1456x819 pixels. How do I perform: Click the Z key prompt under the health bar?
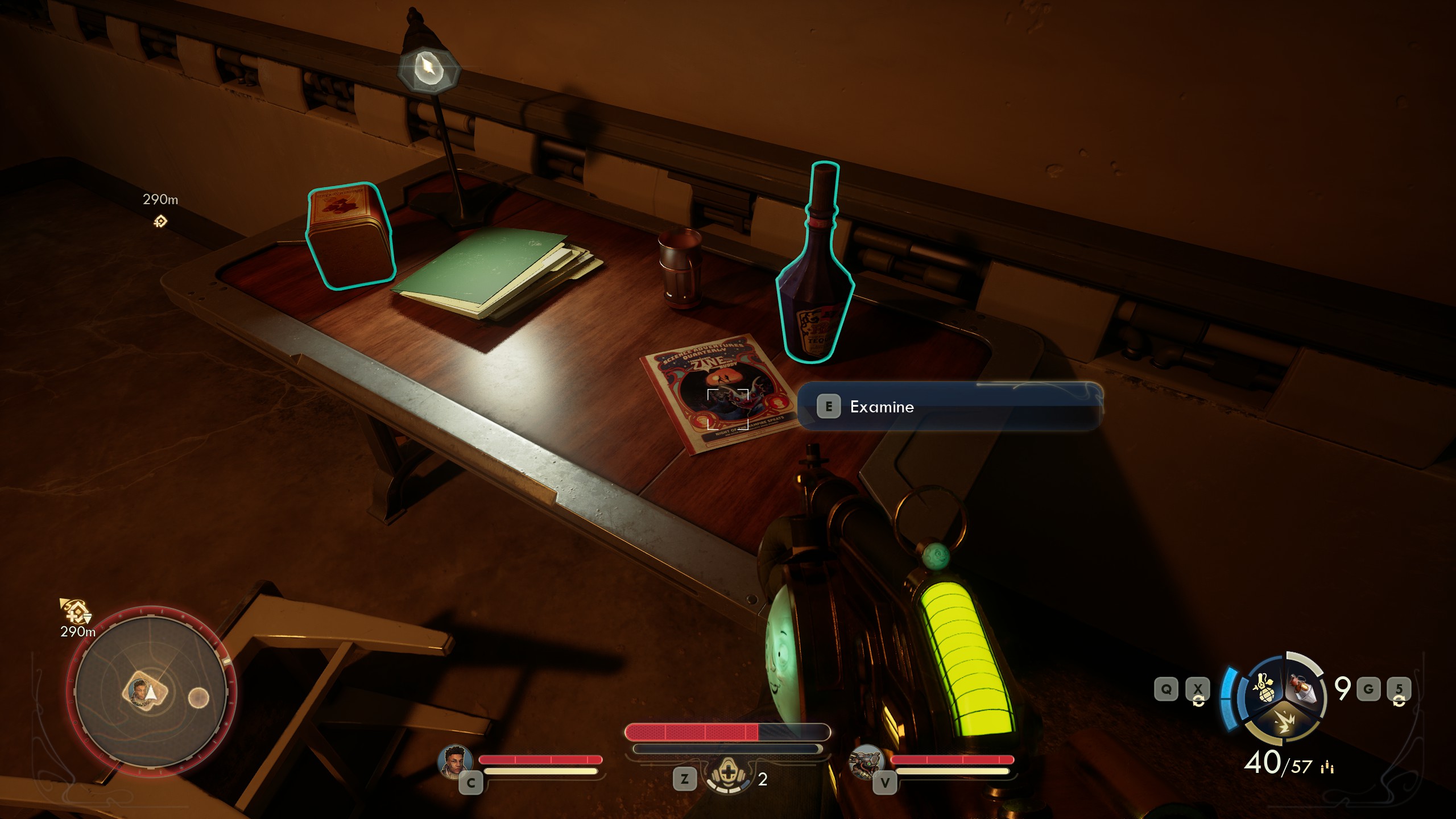(x=684, y=778)
